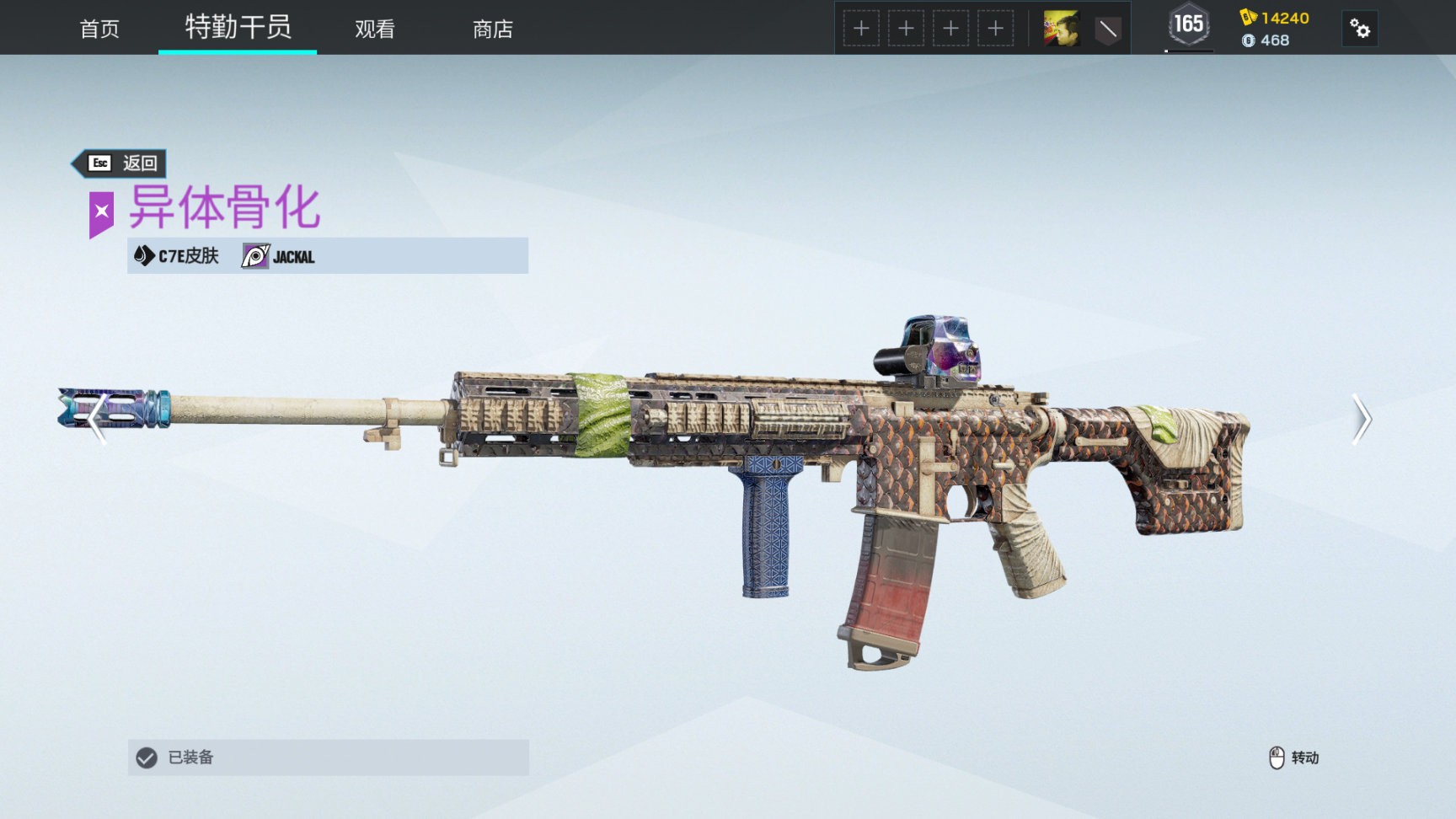Open the gear settings menu
This screenshot has width=1456, height=819.
[1359, 29]
